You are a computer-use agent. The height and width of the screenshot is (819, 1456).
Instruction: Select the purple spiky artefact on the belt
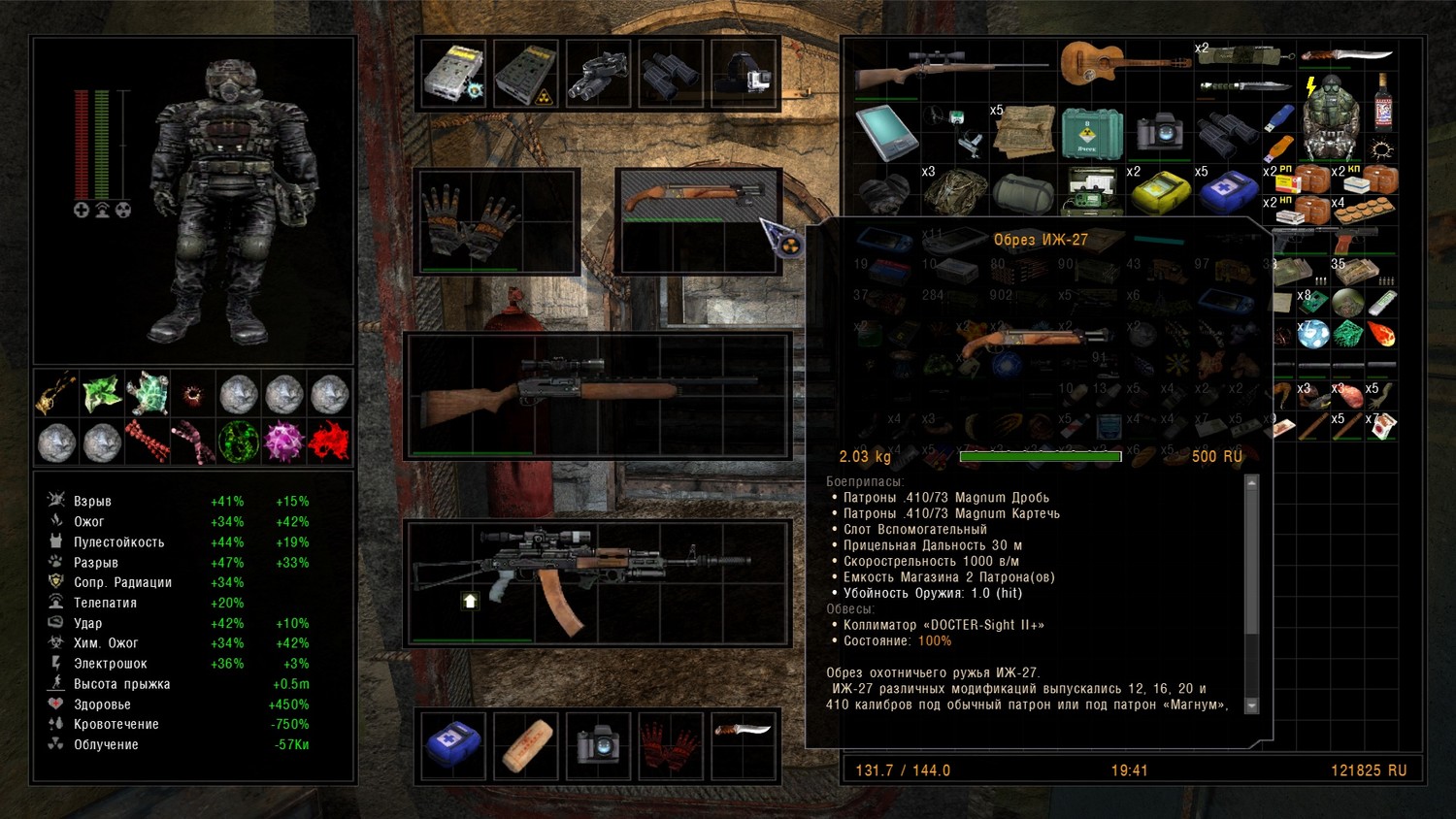[x=284, y=442]
